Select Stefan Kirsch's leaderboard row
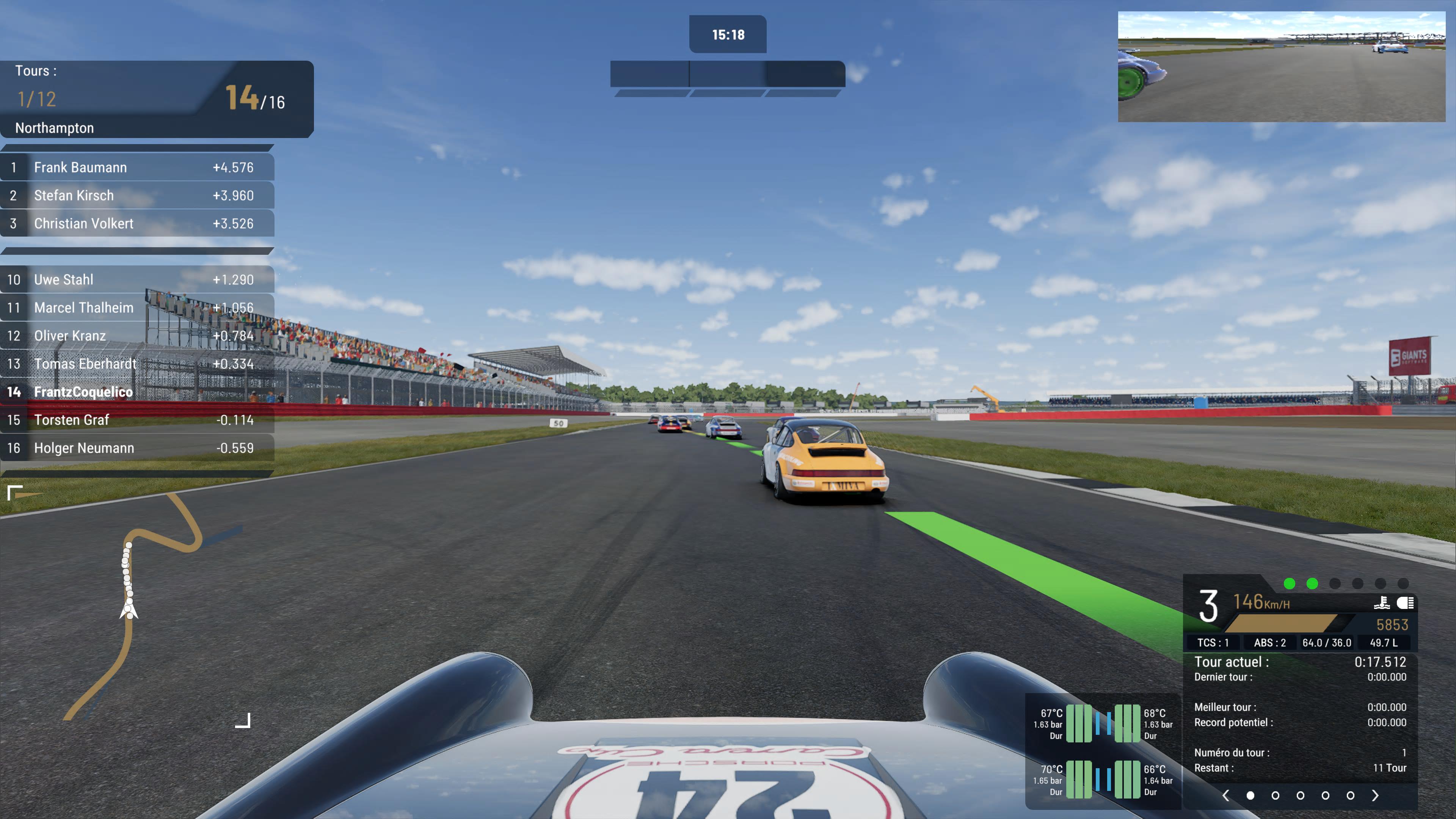Image resolution: width=1456 pixels, height=819 pixels. (x=137, y=196)
